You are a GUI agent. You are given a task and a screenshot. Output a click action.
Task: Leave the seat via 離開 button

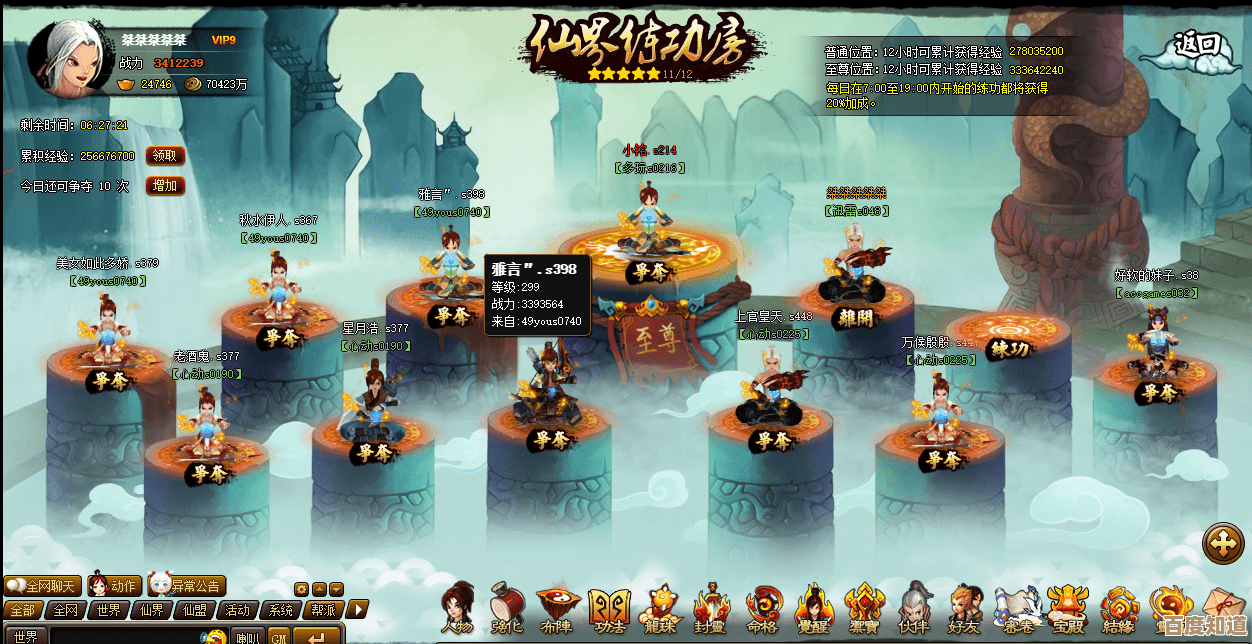[855, 317]
